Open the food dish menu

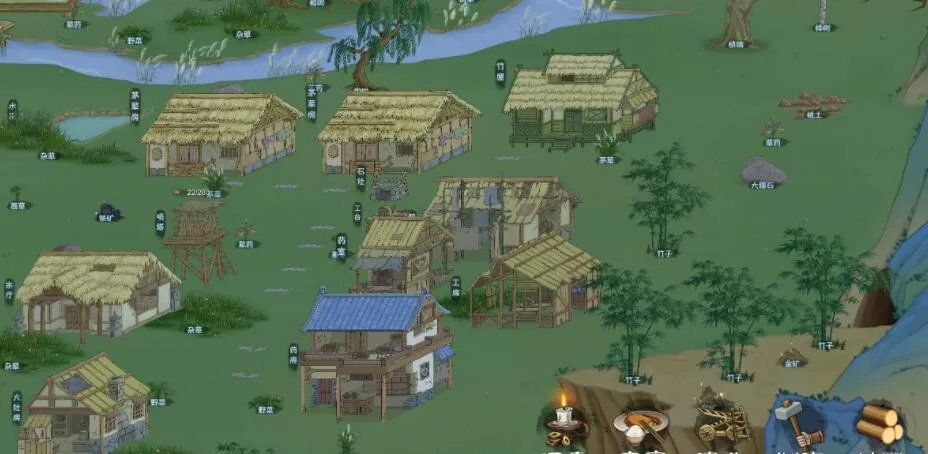point(640,425)
